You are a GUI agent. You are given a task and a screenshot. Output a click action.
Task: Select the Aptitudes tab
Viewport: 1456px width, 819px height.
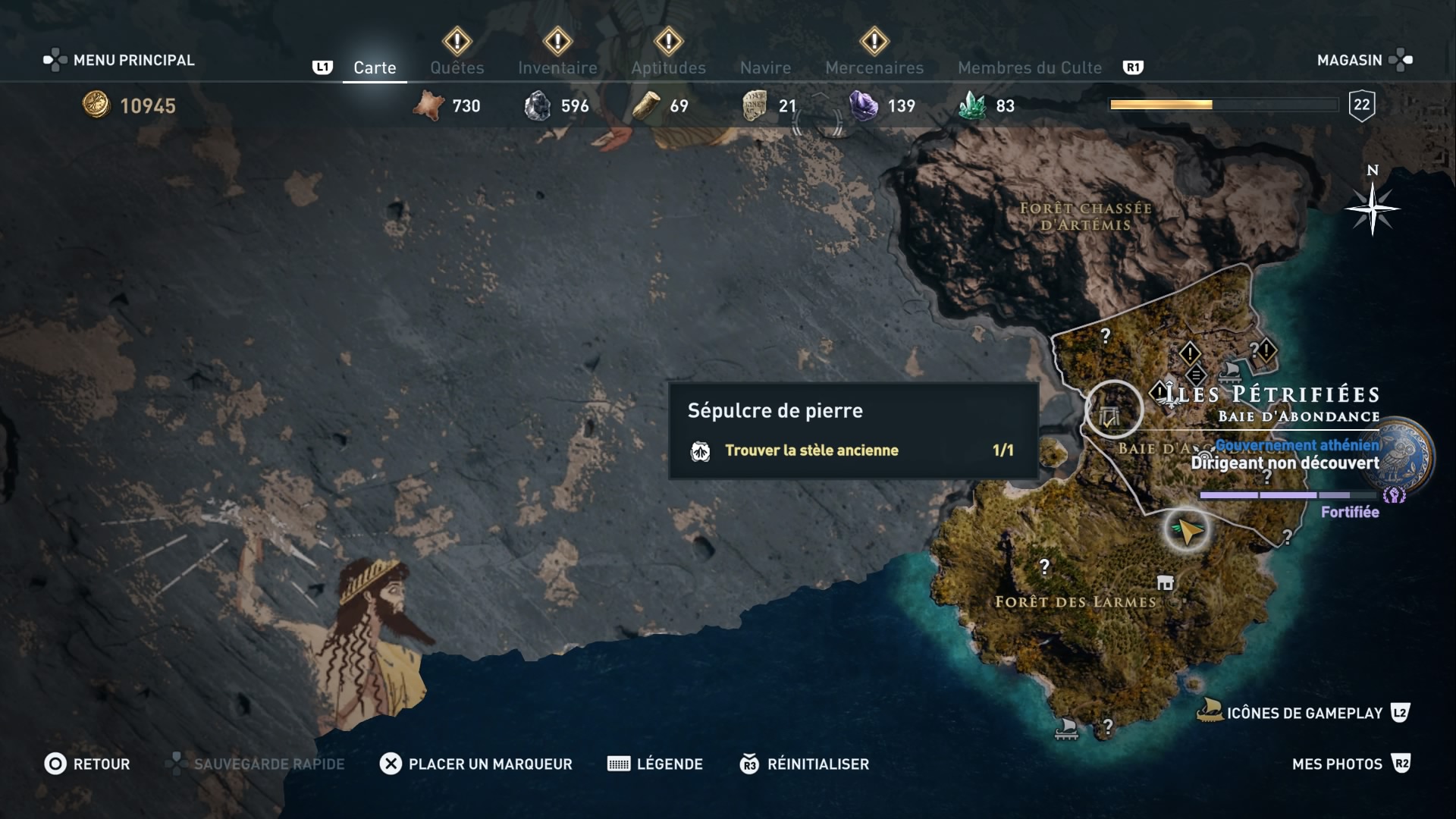click(x=668, y=67)
